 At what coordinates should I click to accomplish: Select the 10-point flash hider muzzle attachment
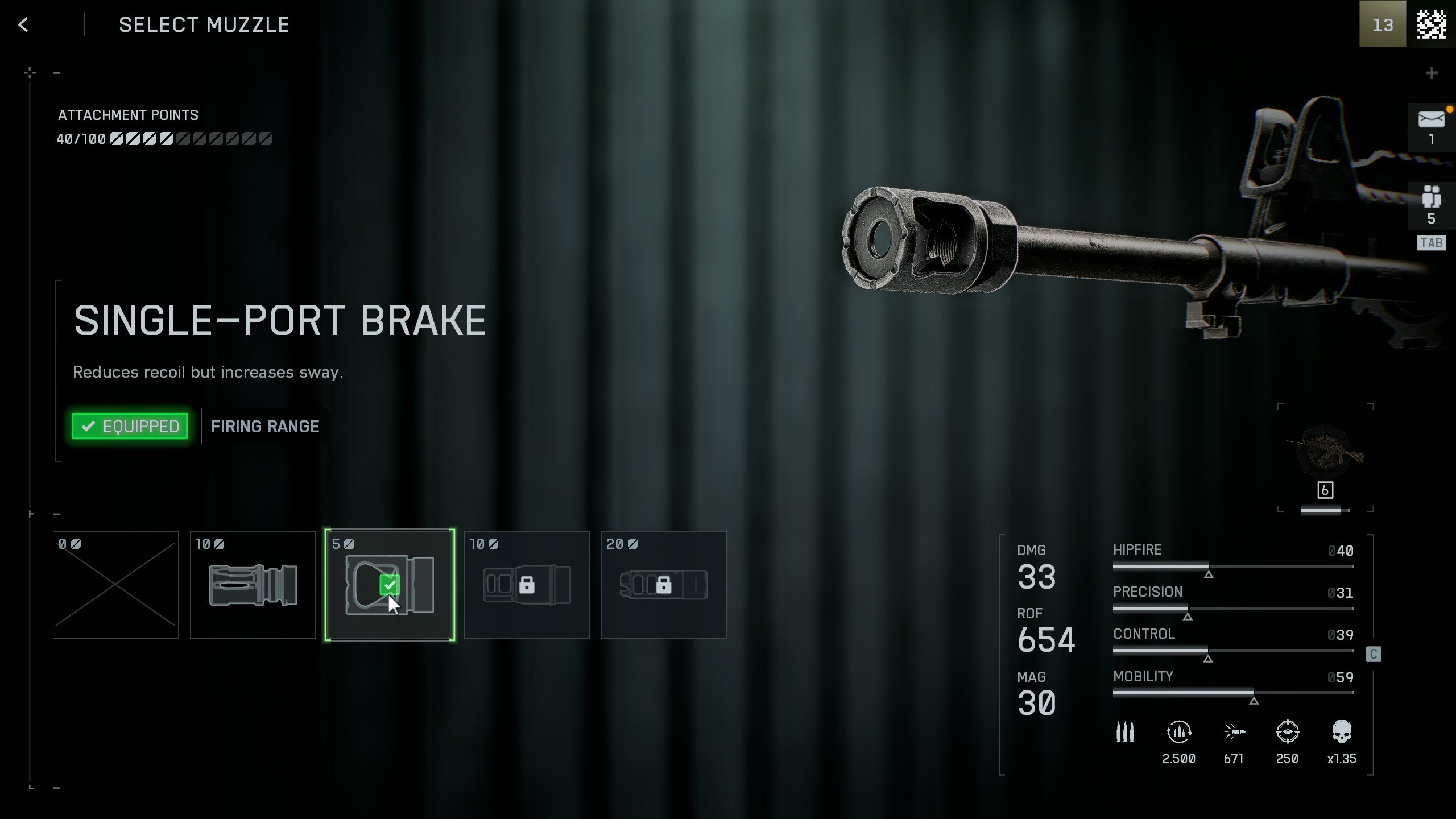pyautogui.click(x=253, y=585)
